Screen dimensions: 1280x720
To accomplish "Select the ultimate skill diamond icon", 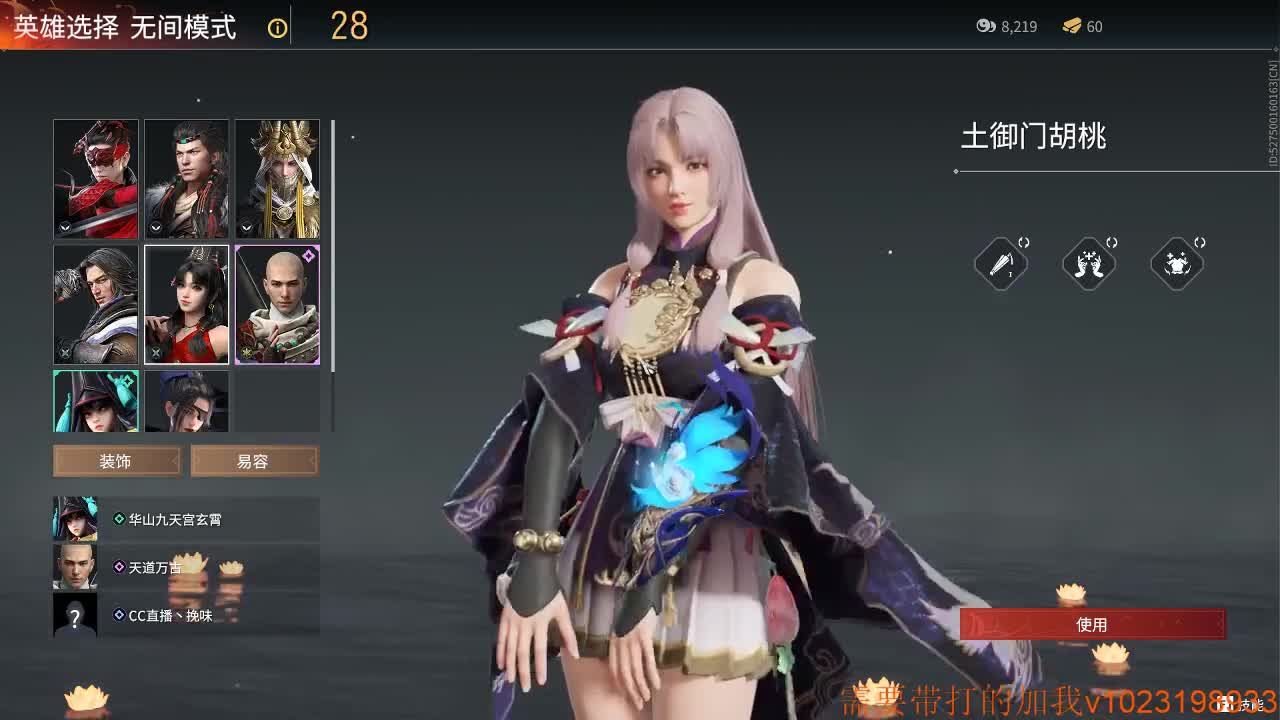I will click(1177, 264).
